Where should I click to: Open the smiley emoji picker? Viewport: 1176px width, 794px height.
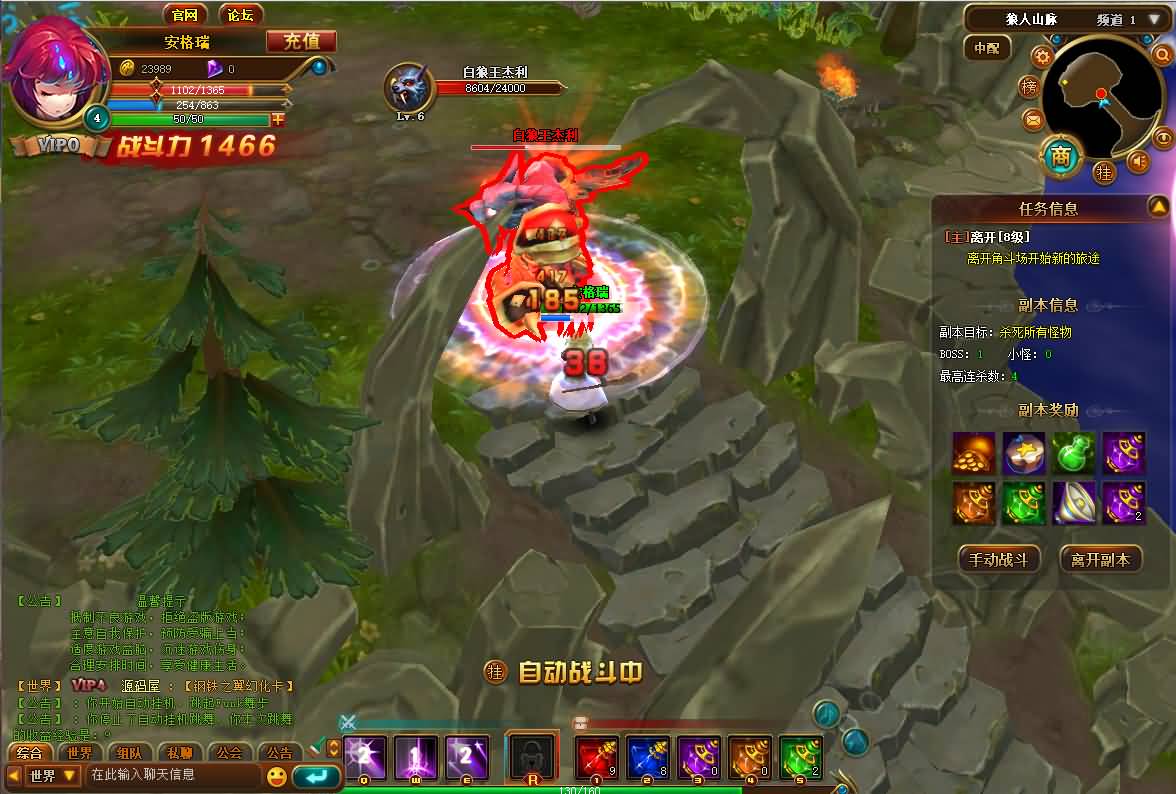[276, 776]
